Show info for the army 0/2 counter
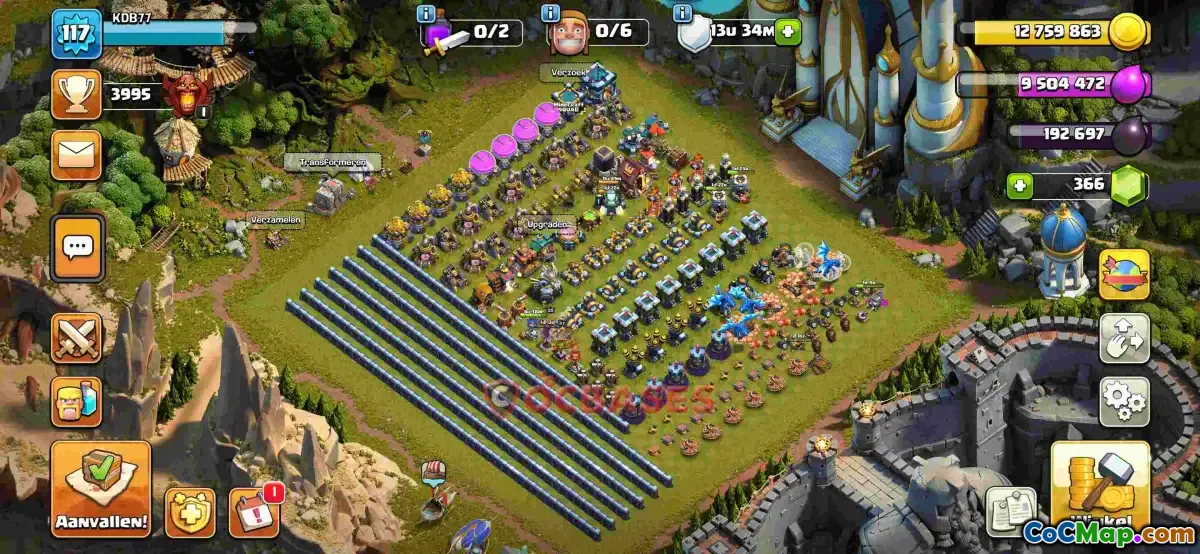Image resolution: width=1200 pixels, height=554 pixels. [428, 14]
